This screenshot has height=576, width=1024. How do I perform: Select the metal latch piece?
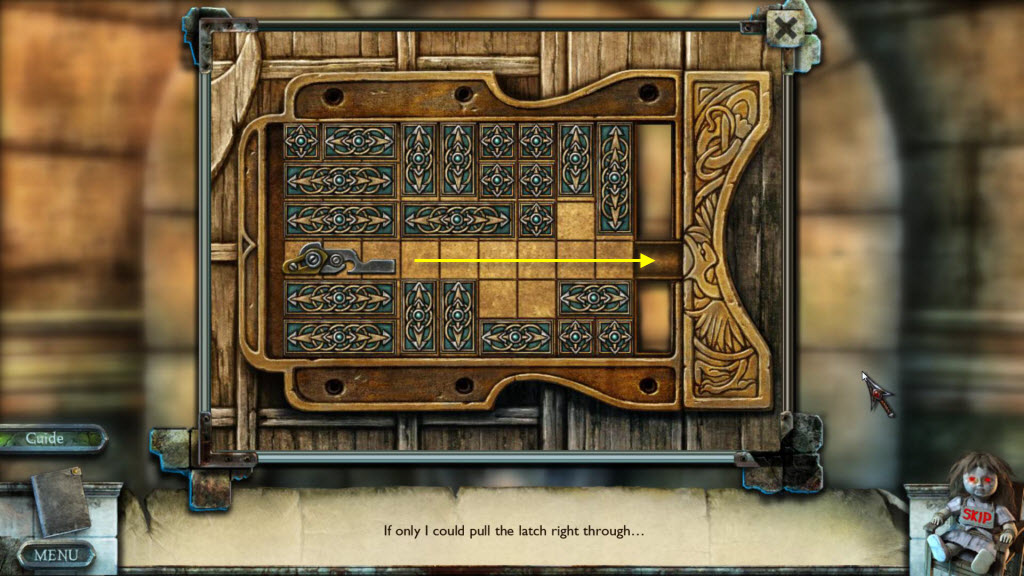tap(338, 262)
